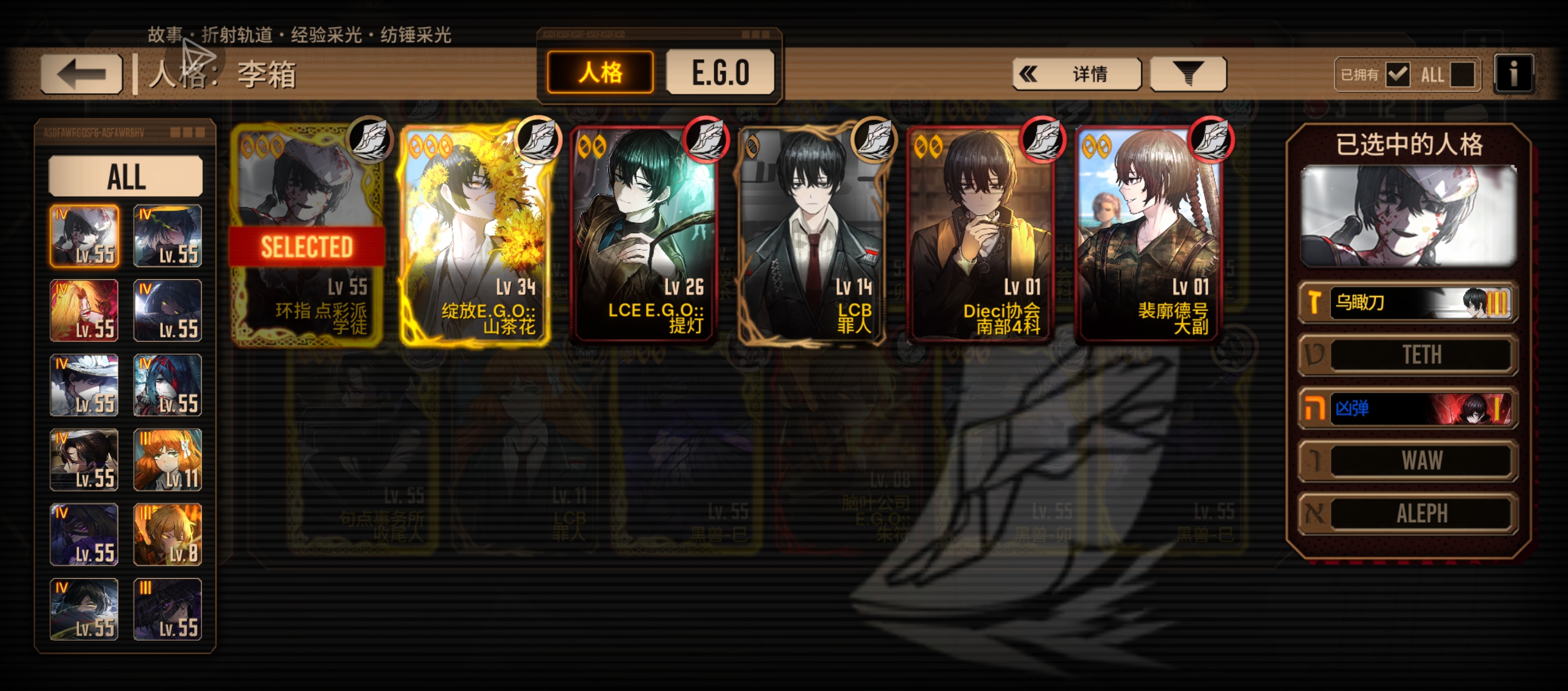Pick the Lv 14 LCB 罪人 card

[812, 235]
